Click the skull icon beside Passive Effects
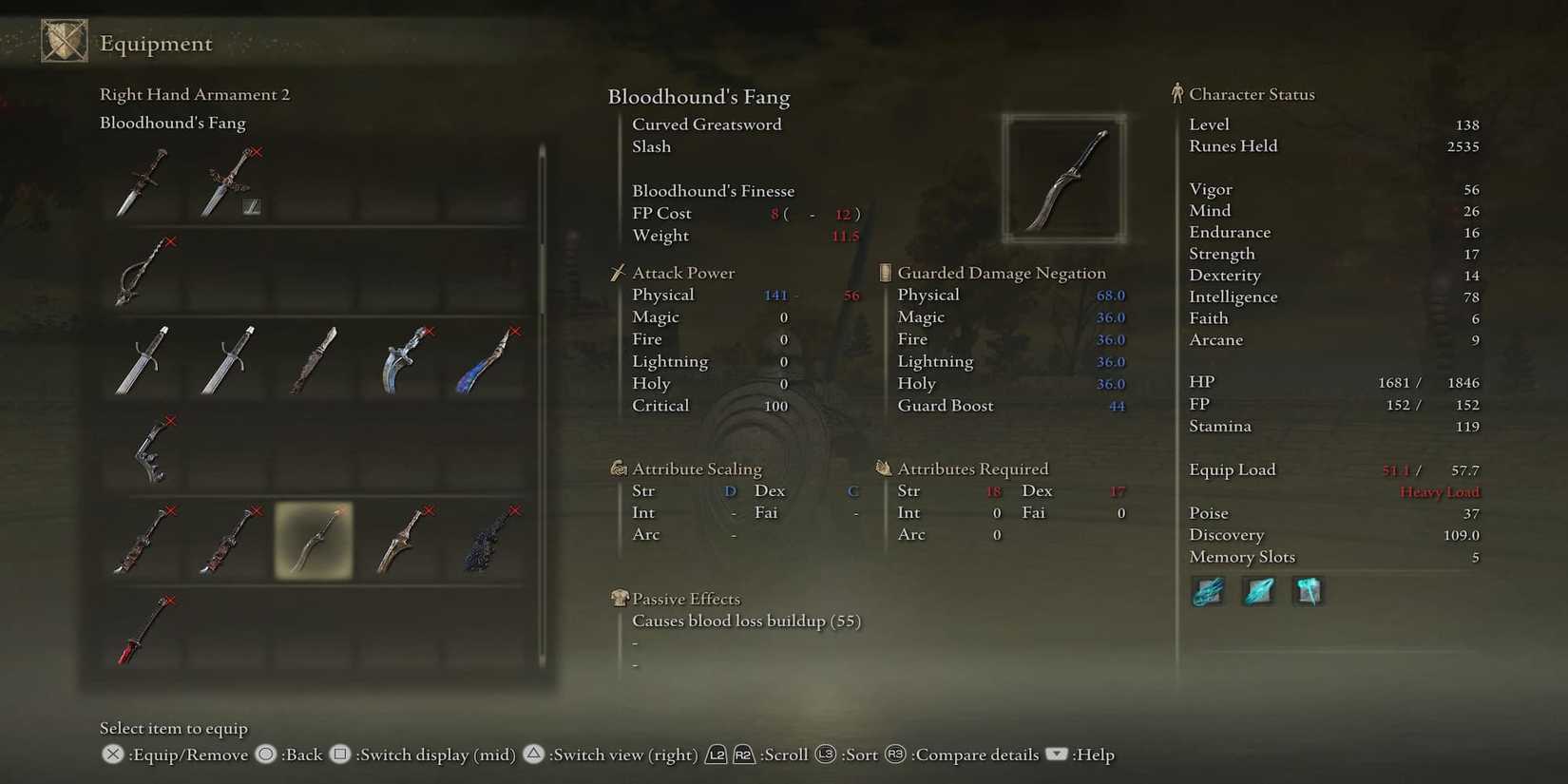Viewport: 1568px width, 784px height. tap(618, 599)
